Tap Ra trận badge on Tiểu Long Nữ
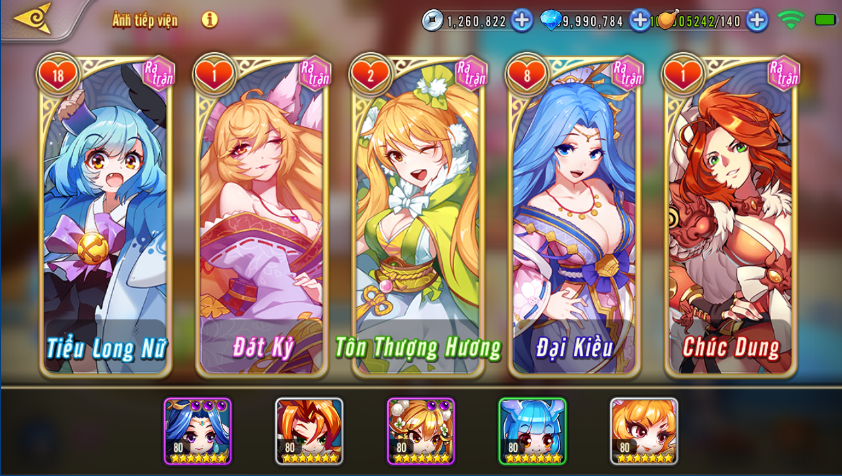The width and height of the screenshot is (842, 476). point(158,73)
